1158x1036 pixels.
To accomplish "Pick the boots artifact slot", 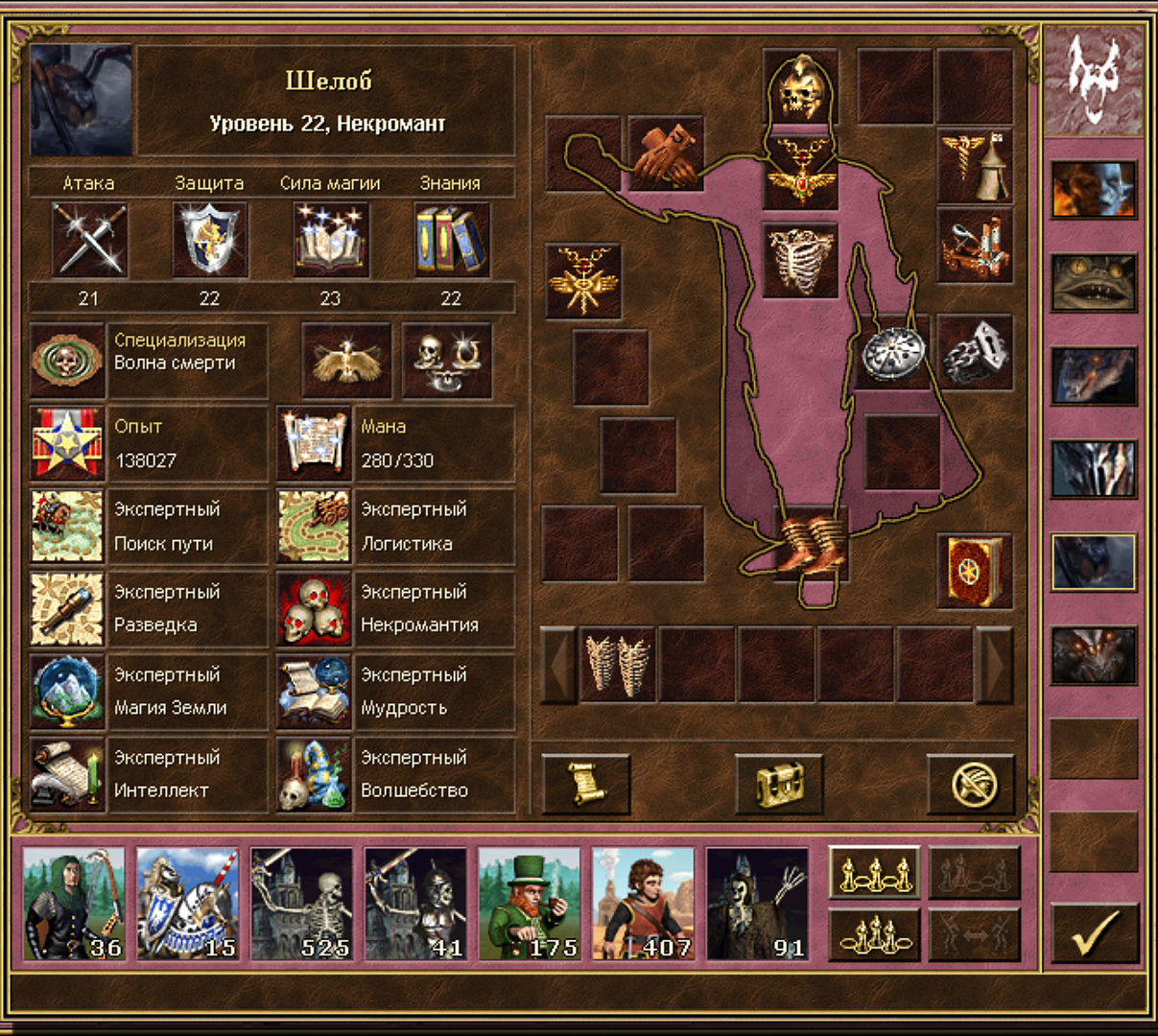I will coord(812,544).
